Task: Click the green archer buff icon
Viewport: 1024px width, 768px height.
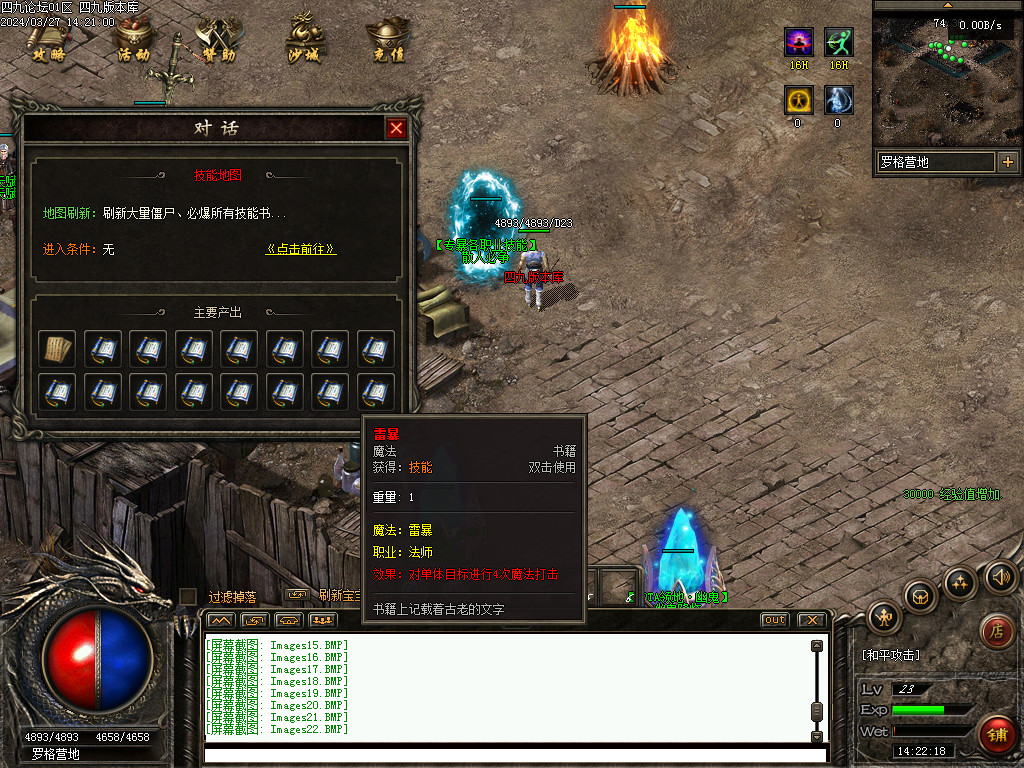Action: pos(839,42)
